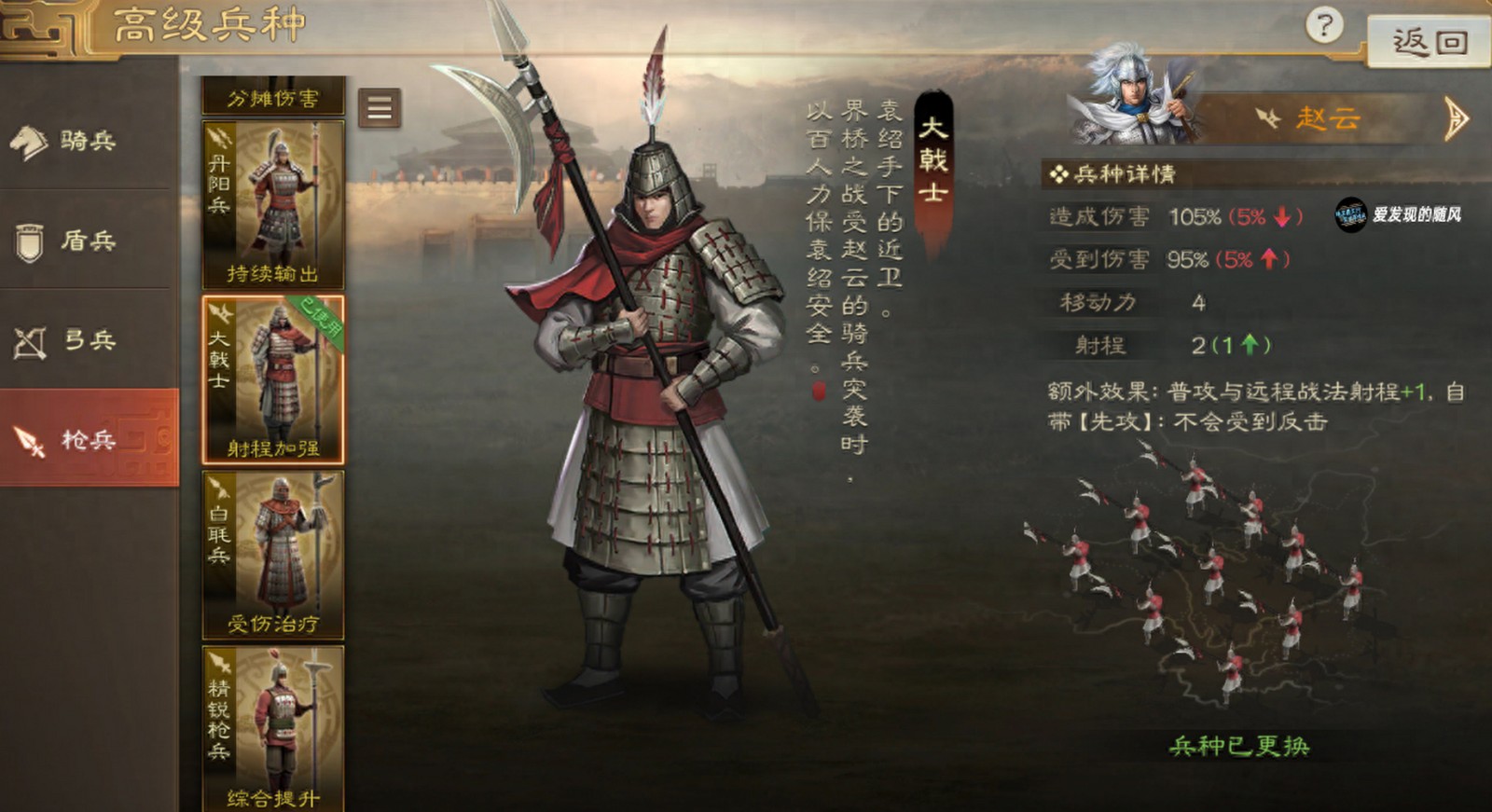This screenshot has width=1492, height=812.
Task: Open the hamburger menu near 分摊伤害
Action: click(x=377, y=106)
